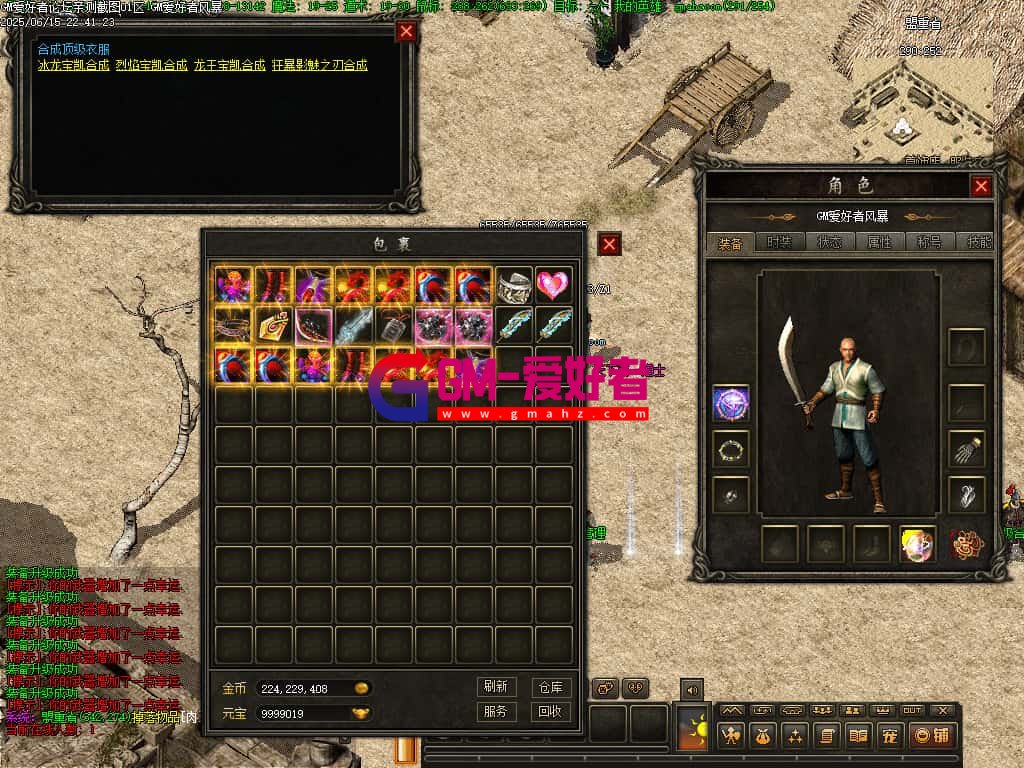The image size is (1024, 768).
Task: Click the 狂暴影魅之刃合成 link
Action: (320, 65)
